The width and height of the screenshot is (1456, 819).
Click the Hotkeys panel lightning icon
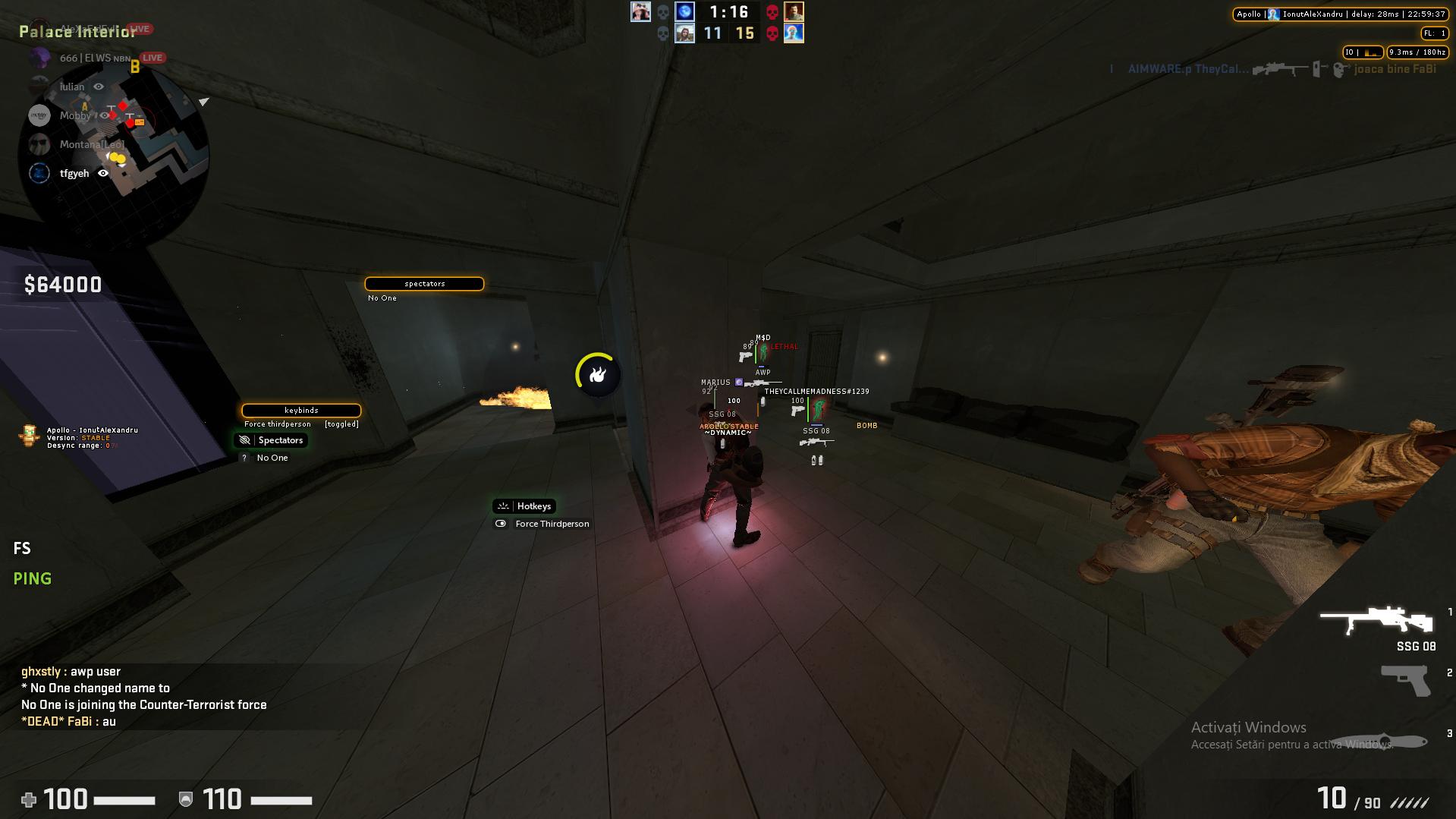pyautogui.click(x=503, y=506)
